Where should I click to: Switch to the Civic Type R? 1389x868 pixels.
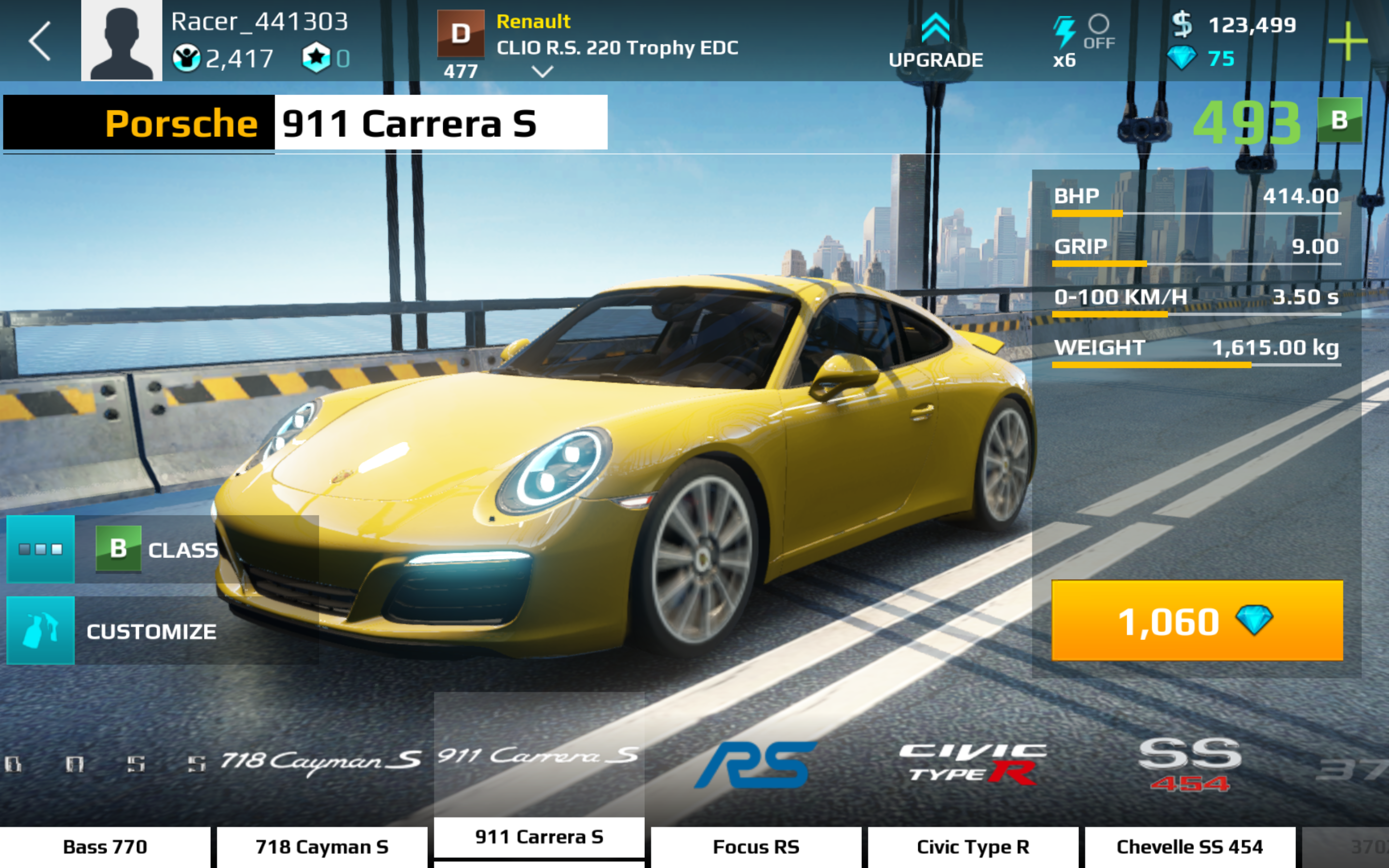point(973,847)
